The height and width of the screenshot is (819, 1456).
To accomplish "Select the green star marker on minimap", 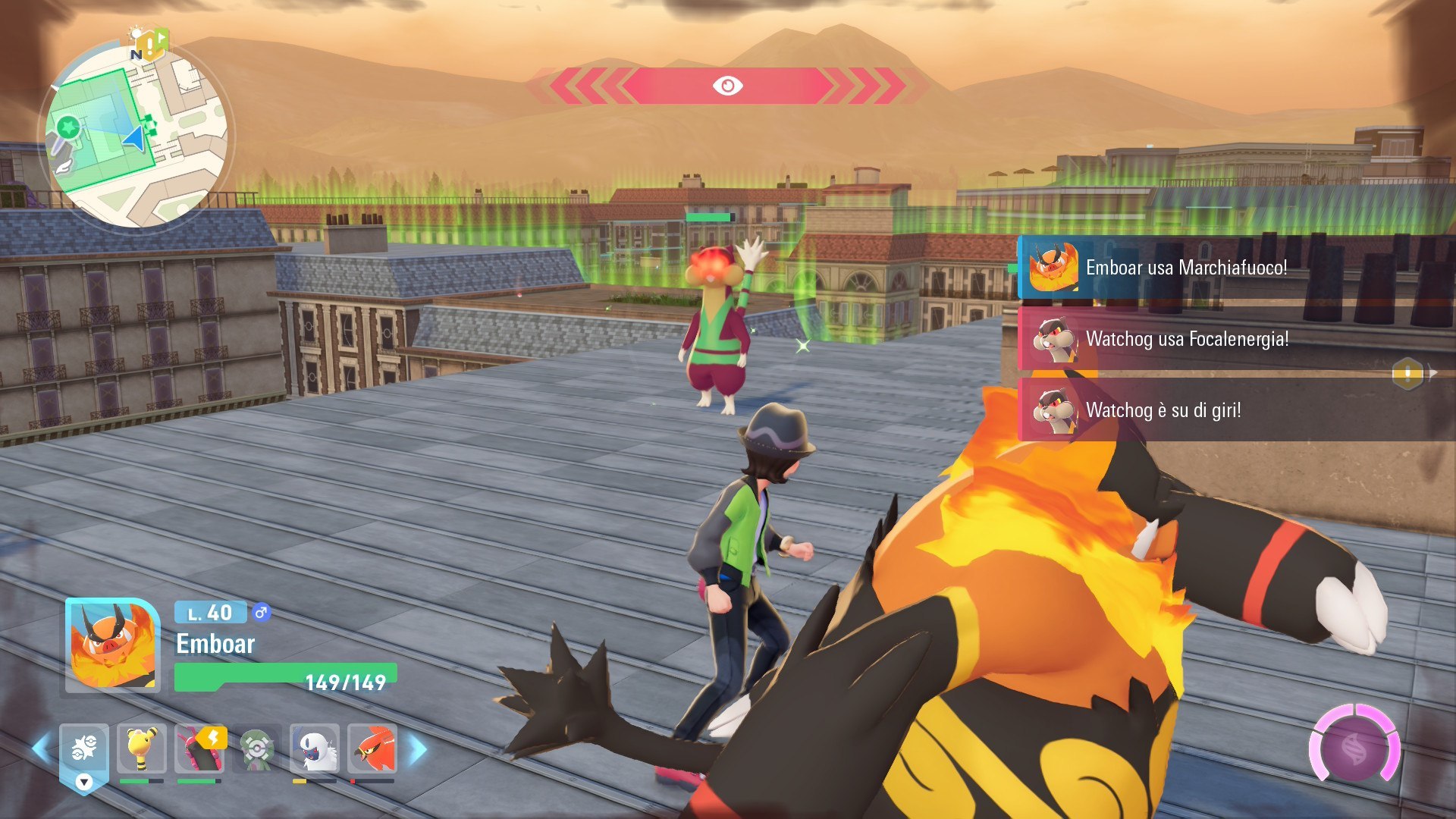I will (68, 127).
